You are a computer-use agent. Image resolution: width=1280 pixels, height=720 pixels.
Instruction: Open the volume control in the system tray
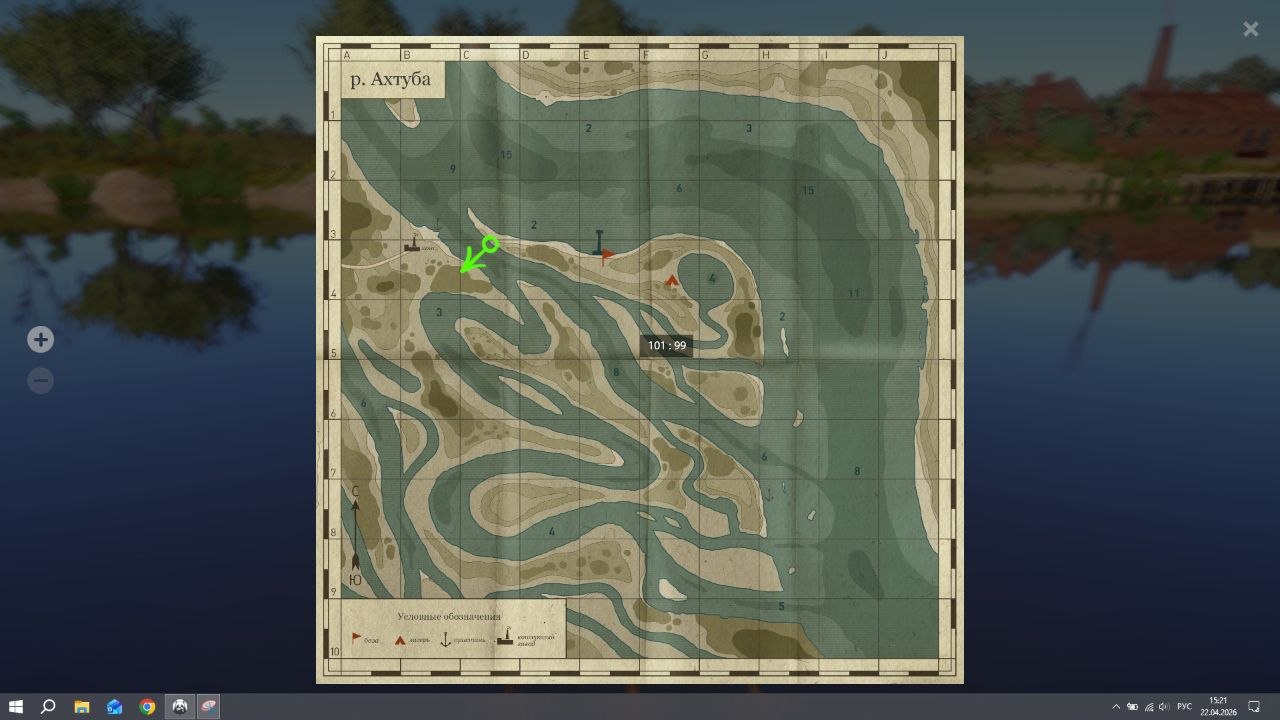1163,707
